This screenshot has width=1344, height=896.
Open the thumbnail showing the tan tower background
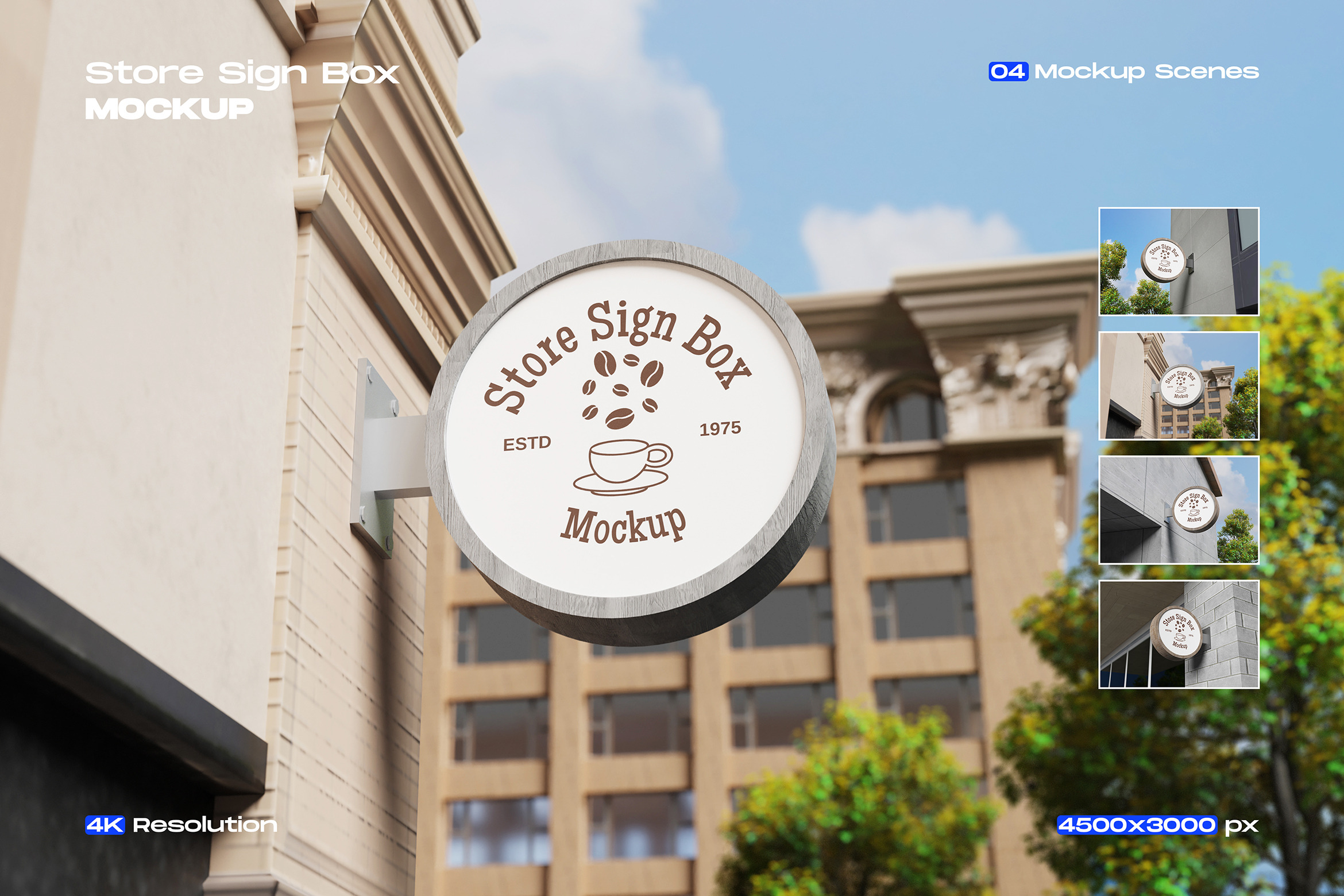click(x=1179, y=386)
